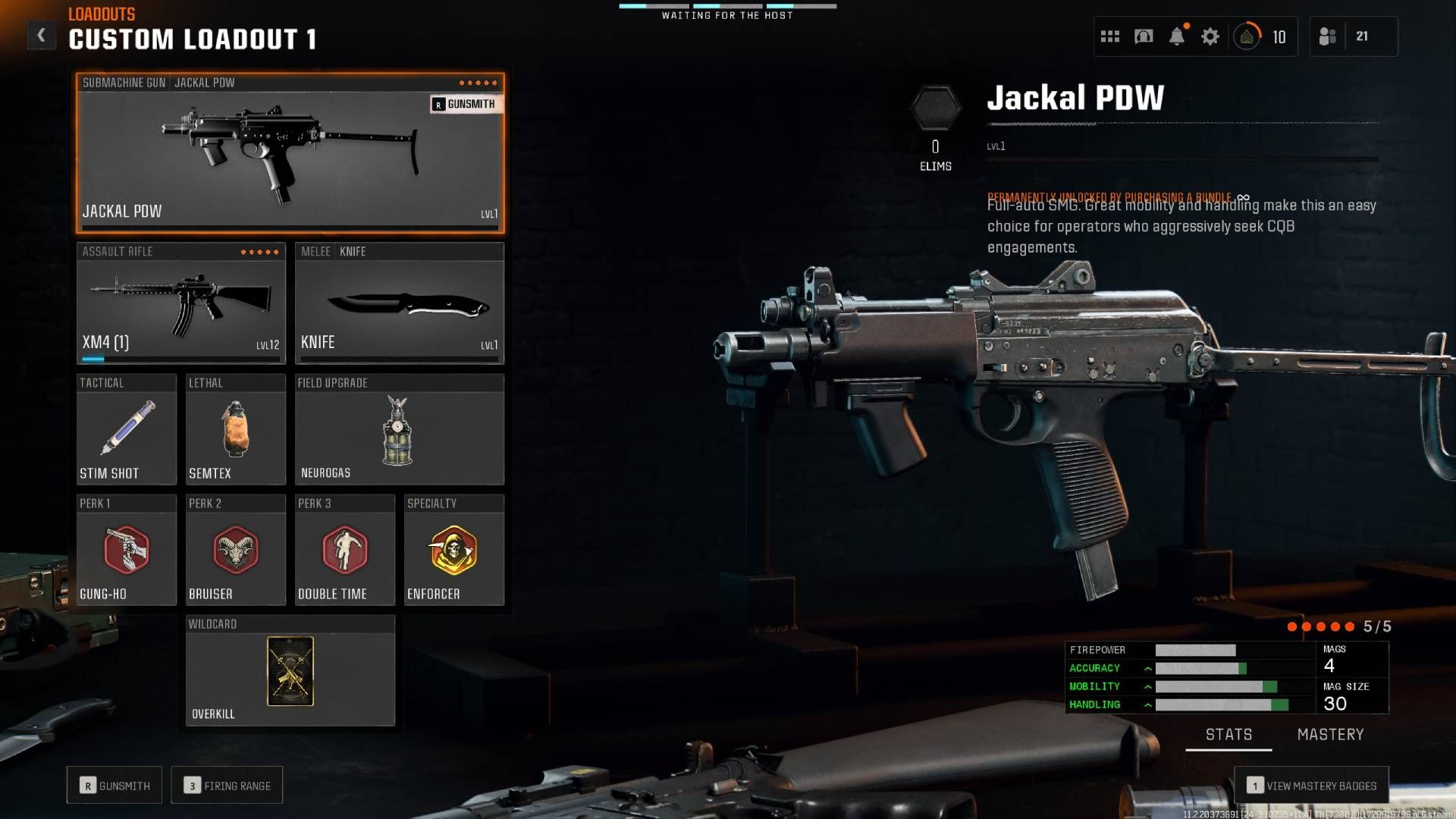Screen dimensions: 1456x819
Task: Select the Gung-Ho perk
Action: [126, 551]
